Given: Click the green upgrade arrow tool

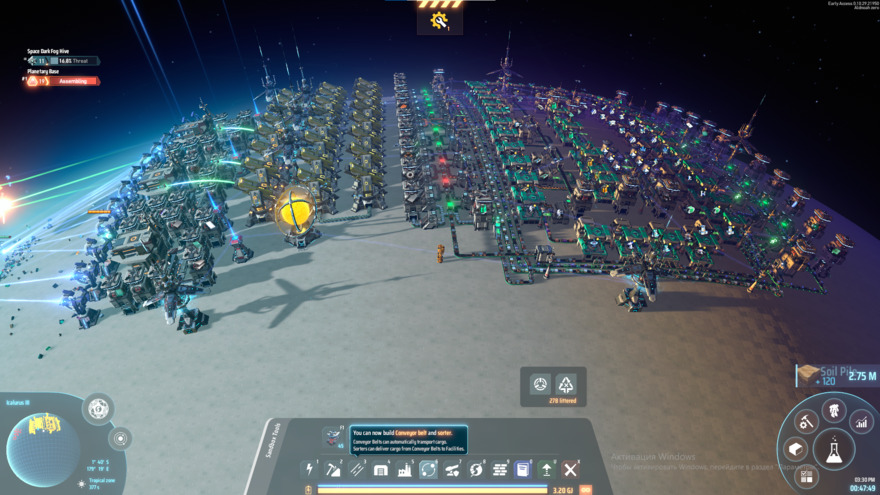Looking at the screenshot, I should [x=547, y=469].
